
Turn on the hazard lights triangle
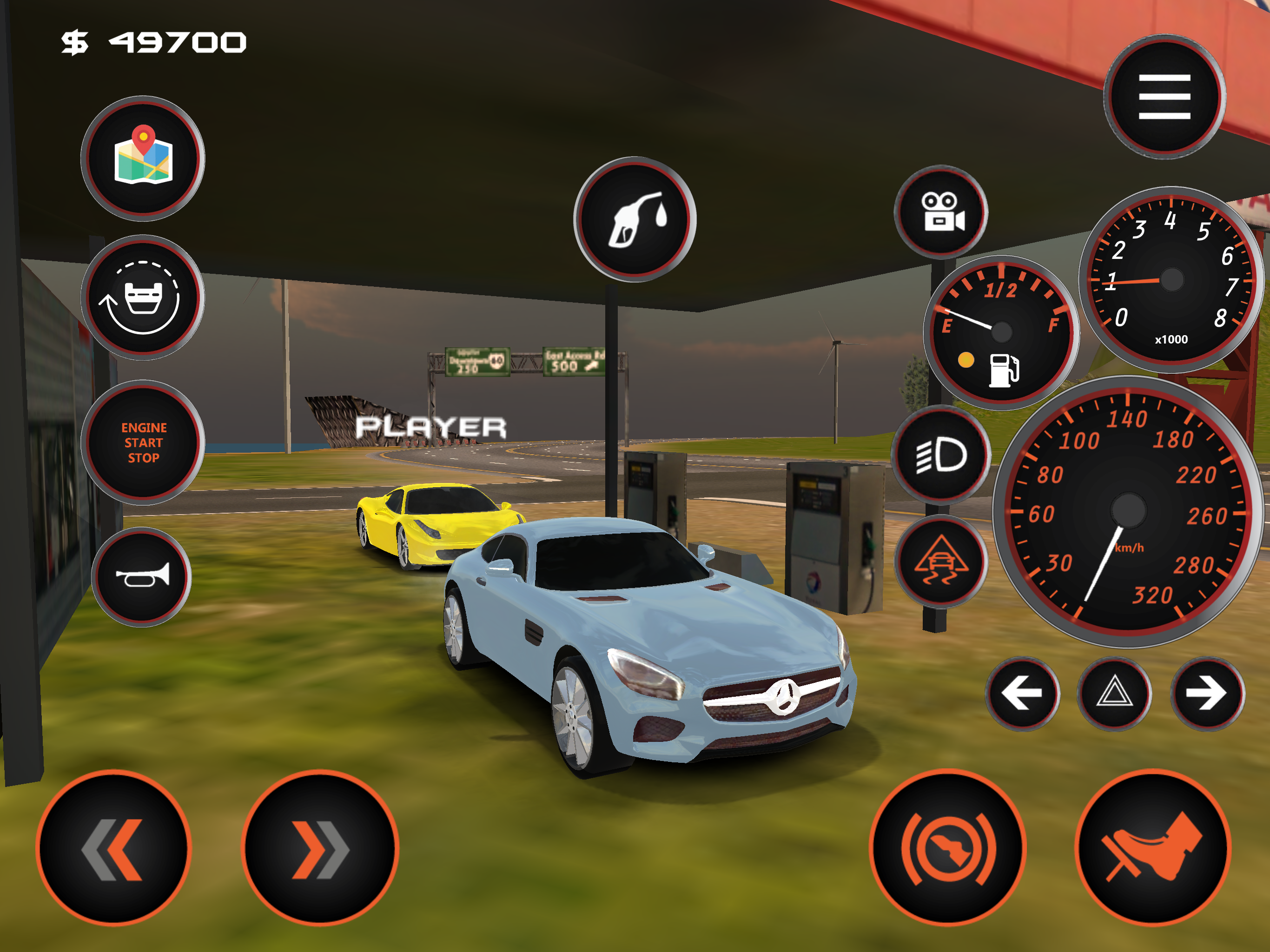point(1114,693)
